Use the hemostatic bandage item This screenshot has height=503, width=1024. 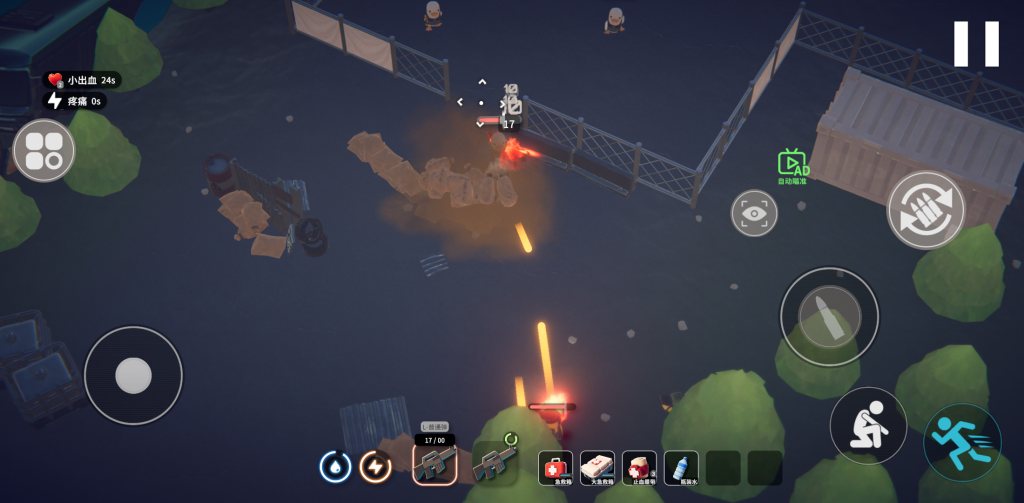tap(640, 467)
